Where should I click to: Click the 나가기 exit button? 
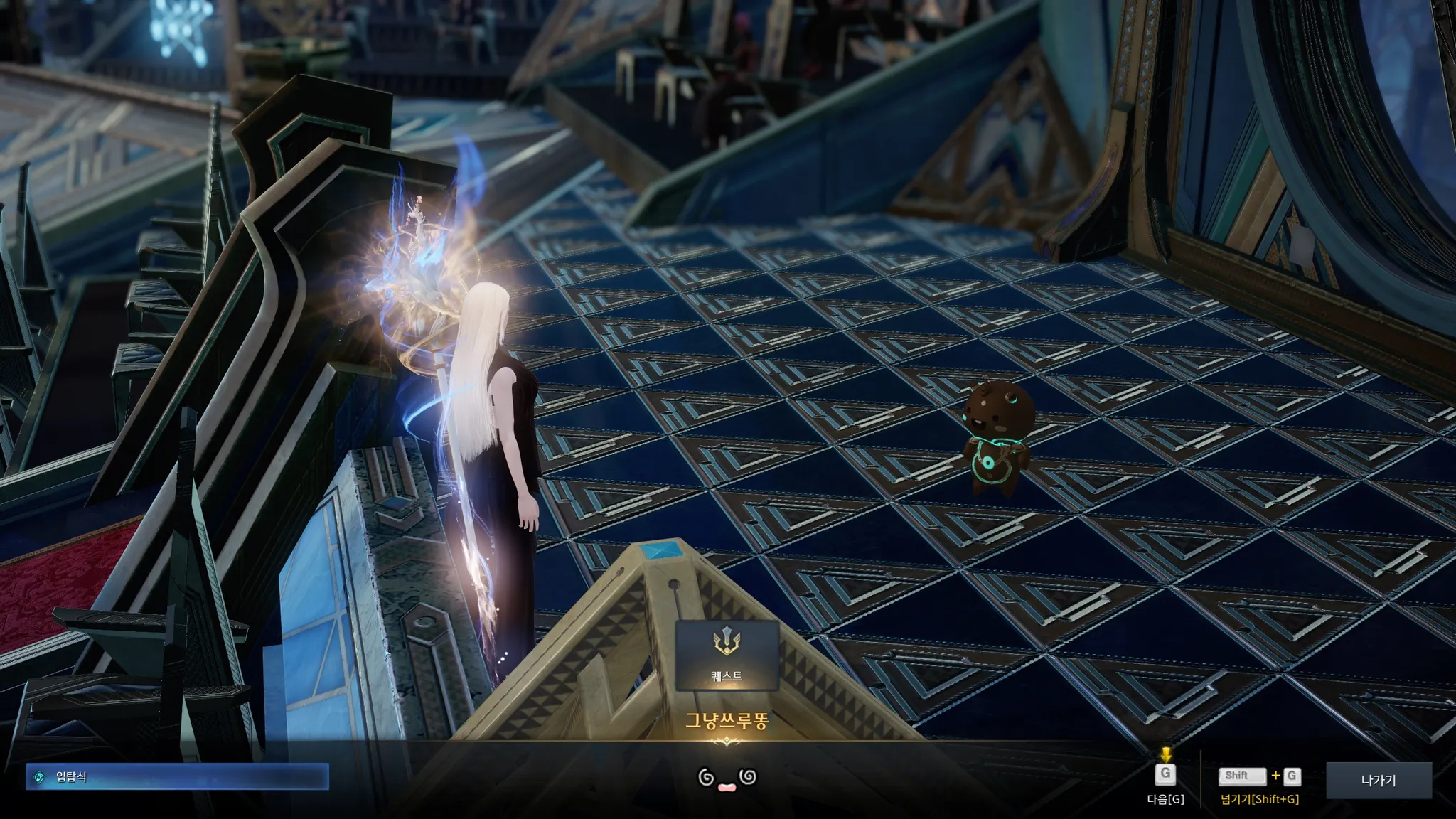point(1378,780)
